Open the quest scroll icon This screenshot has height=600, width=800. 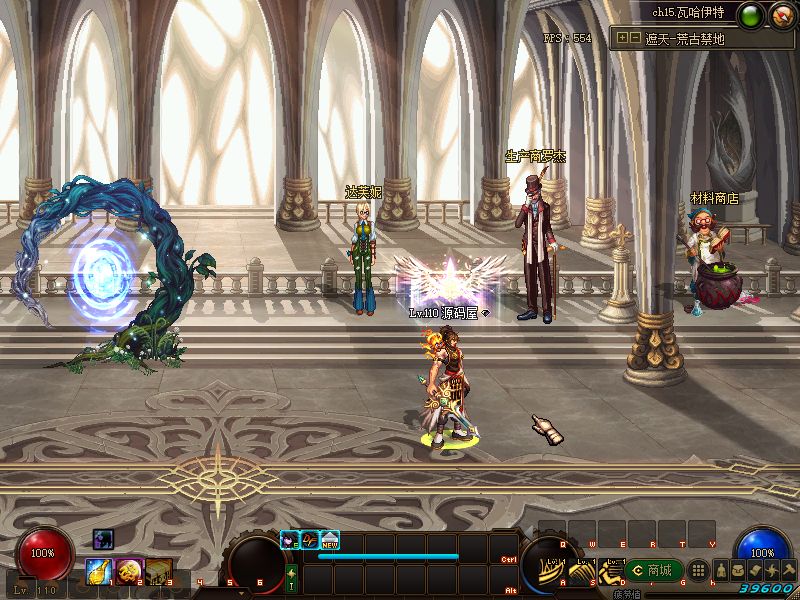coord(754,570)
